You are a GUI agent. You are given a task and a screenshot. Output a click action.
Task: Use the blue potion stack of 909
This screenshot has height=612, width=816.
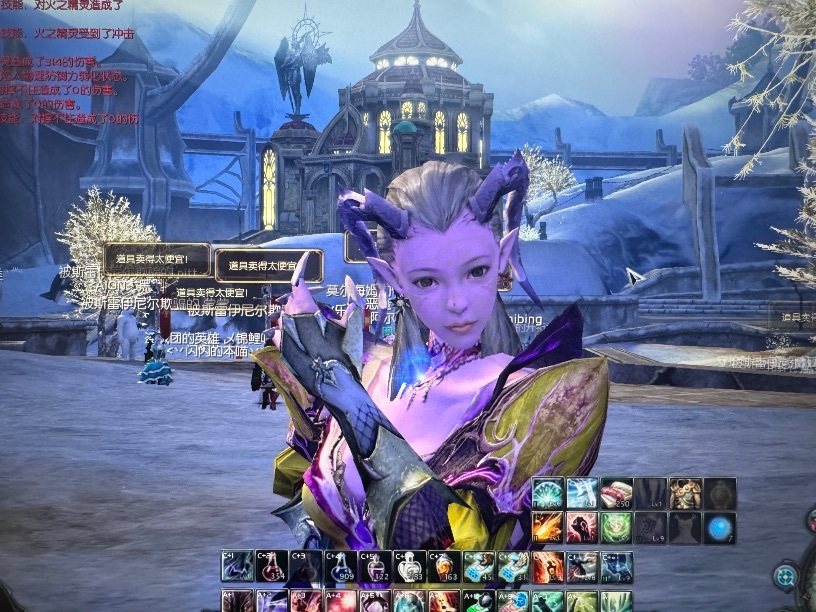(x=340, y=566)
